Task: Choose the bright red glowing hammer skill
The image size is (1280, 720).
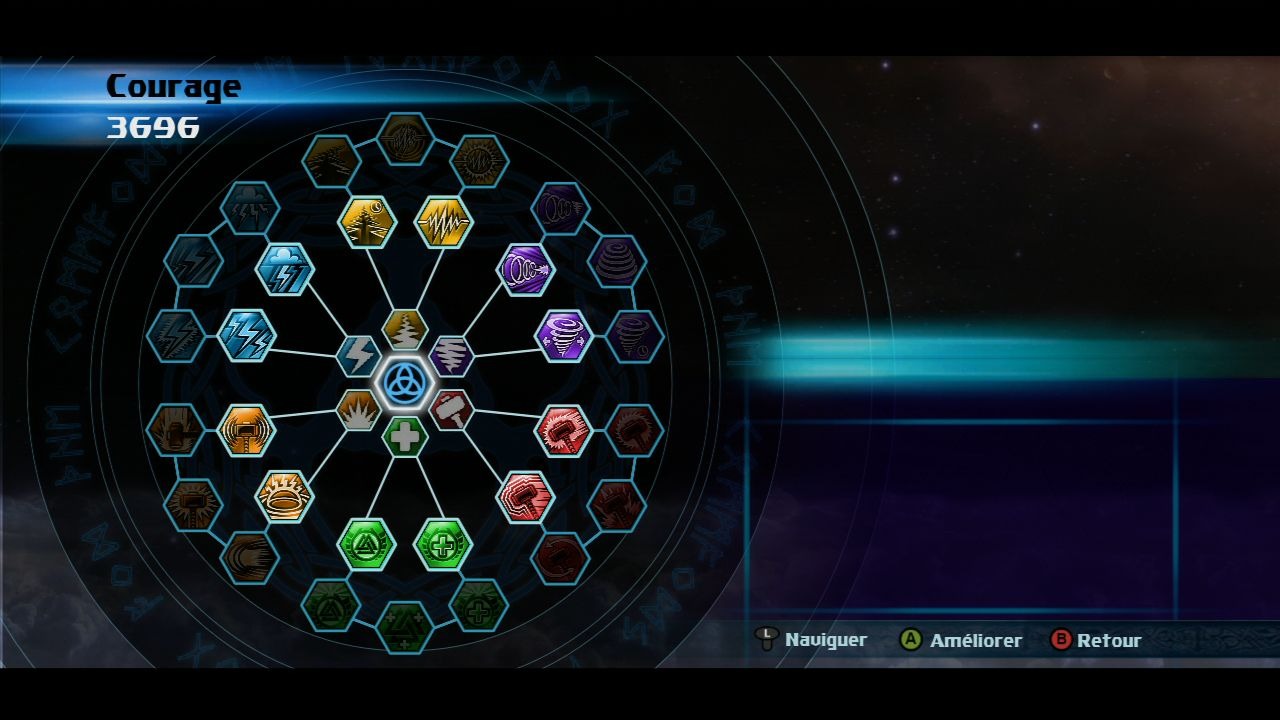Action: point(564,431)
